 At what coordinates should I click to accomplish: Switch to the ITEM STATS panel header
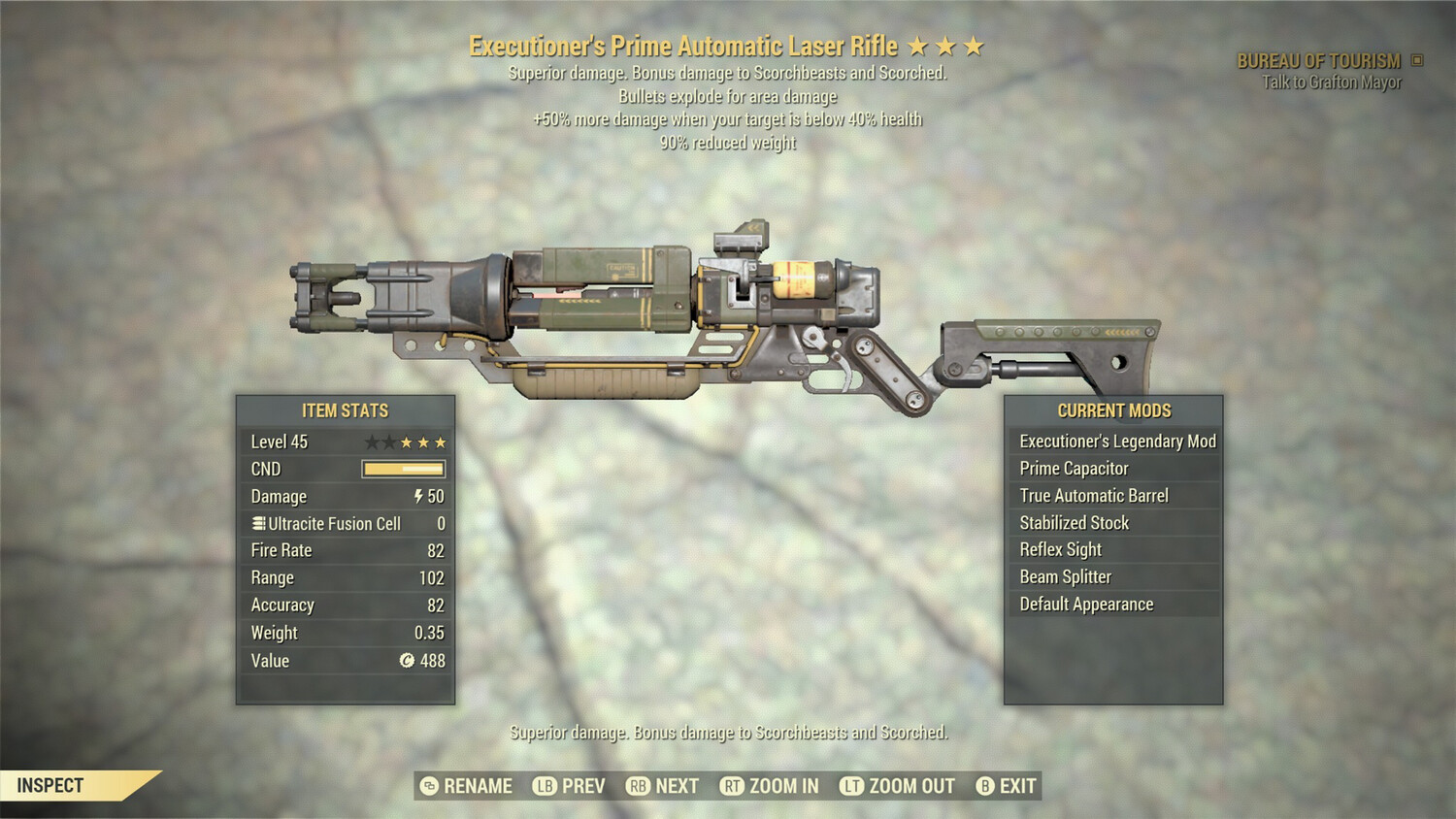tap(345, 410)
